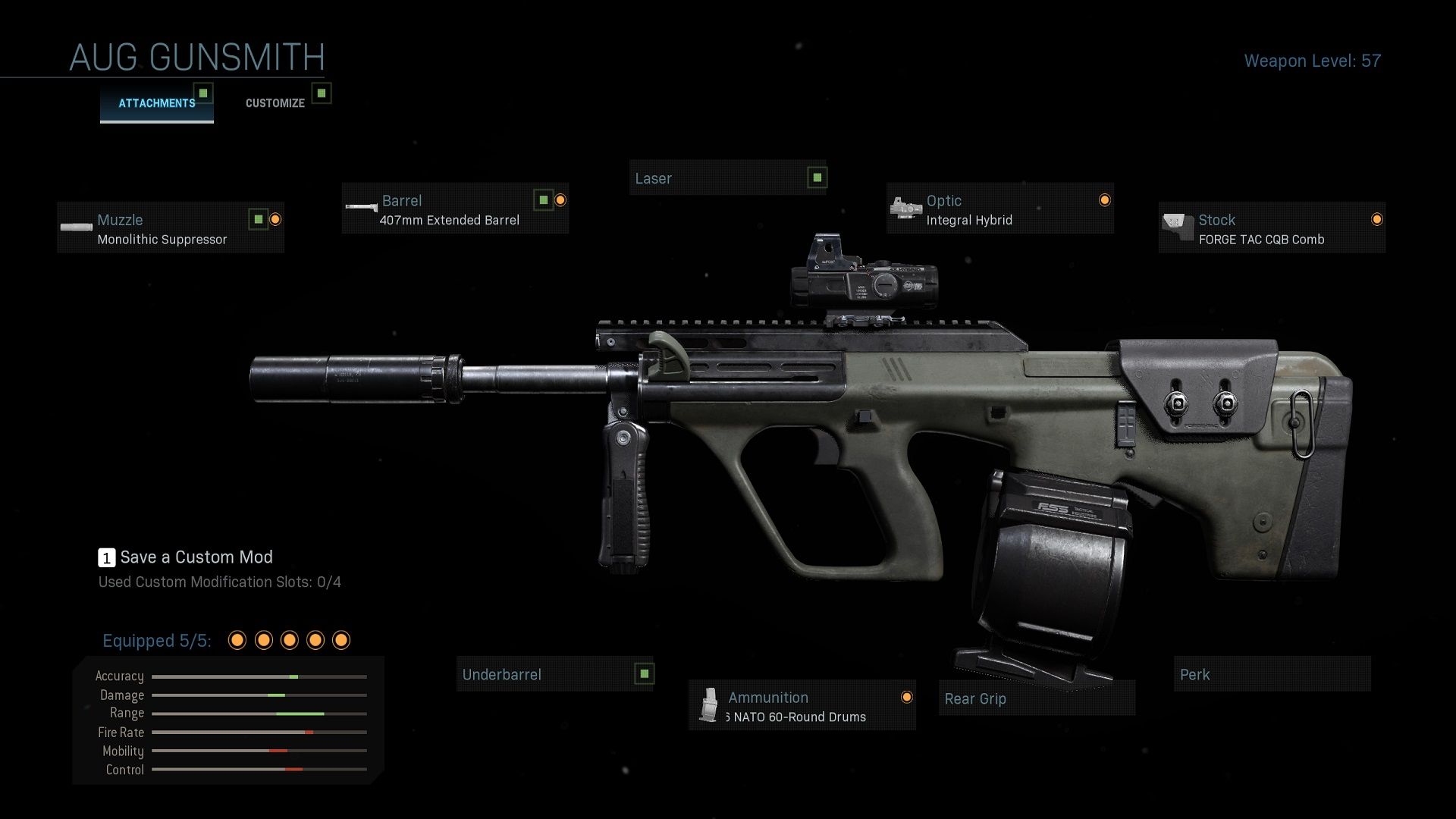Image resolution: width=1456 pixels, height=819 pixels.
Task: Expand the Perk attachment slot
Action: click(x=1272, y=674)
